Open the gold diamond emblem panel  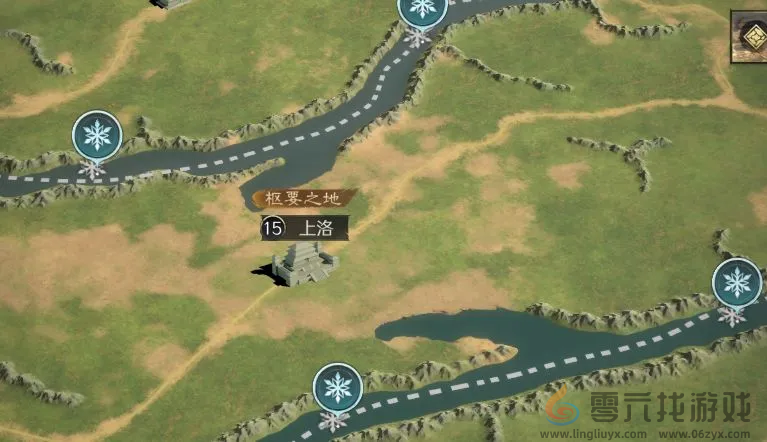[x=756, y=38]
